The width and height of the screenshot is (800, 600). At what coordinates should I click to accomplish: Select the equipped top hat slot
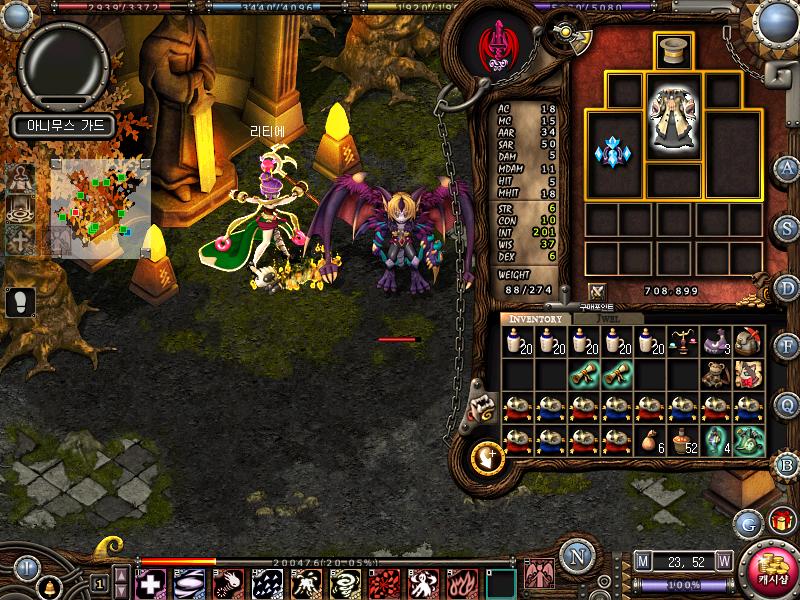[x=674, y=51]
